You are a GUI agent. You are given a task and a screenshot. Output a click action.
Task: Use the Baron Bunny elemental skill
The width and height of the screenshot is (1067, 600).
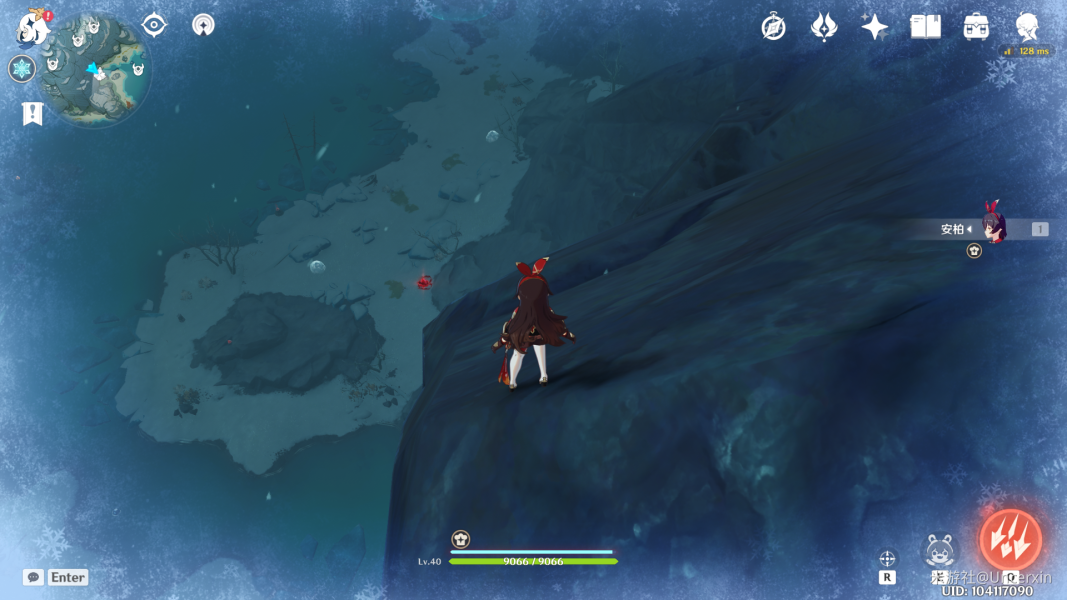(x=940, y=551)
